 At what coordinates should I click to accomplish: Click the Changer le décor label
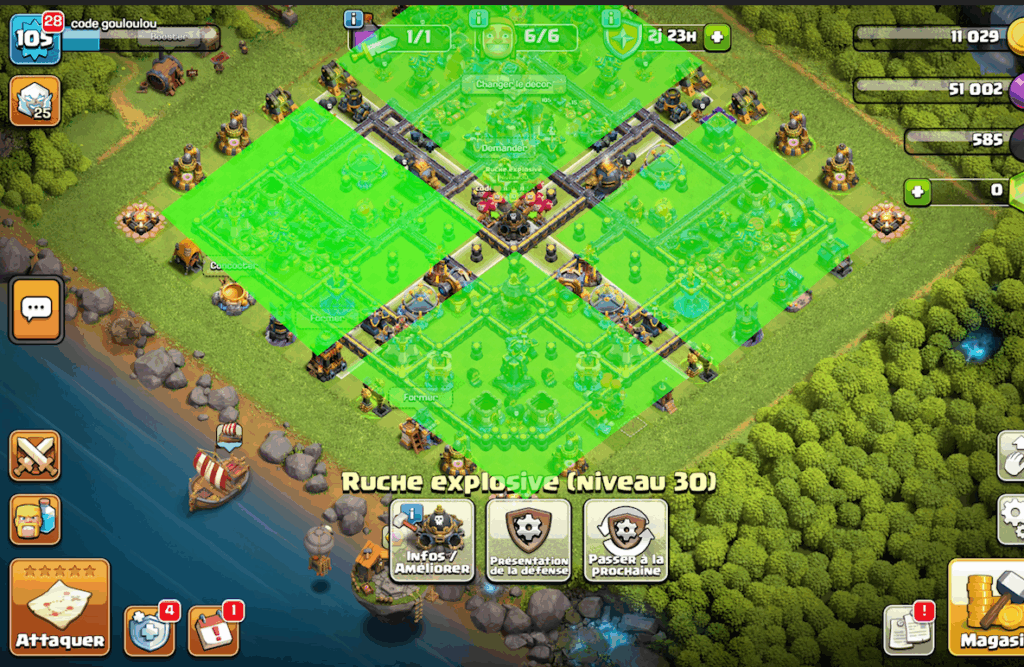[x=510, y=85]
